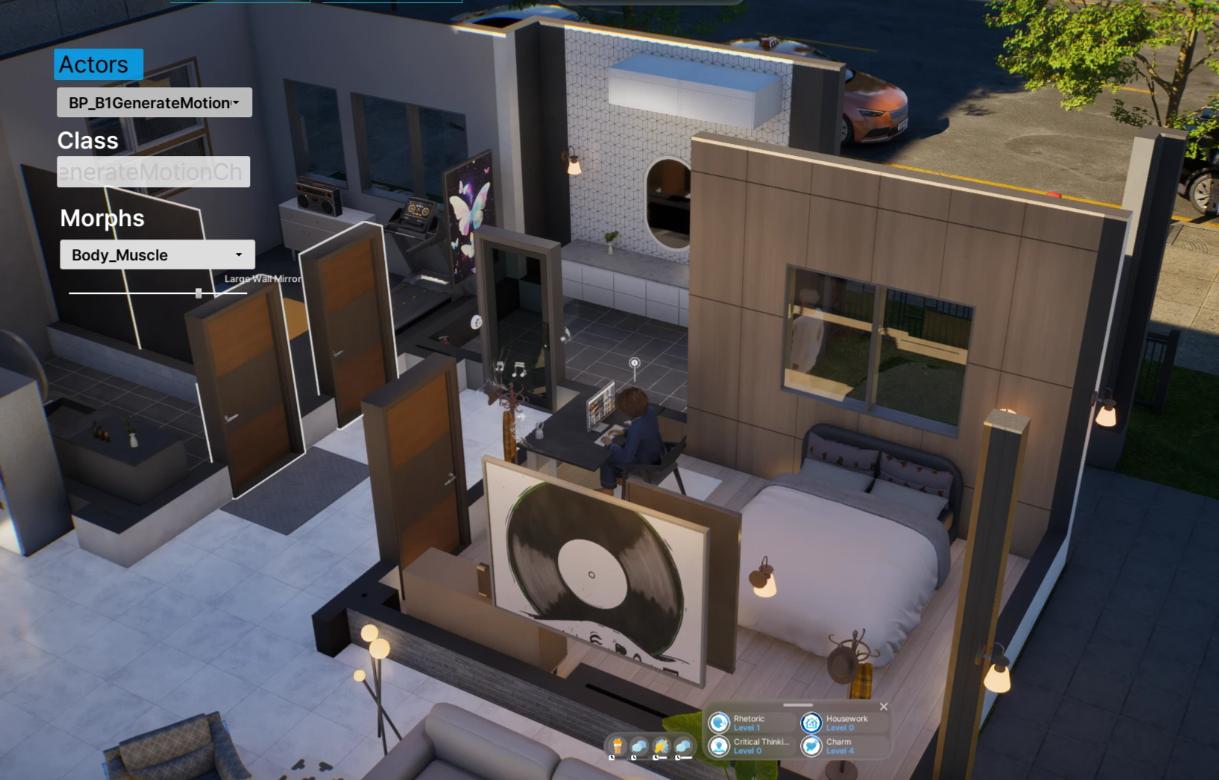Select the Critical Thinking skill entry
The width and height of the screenshot is (1219, 780).
(x=748, y=746)
